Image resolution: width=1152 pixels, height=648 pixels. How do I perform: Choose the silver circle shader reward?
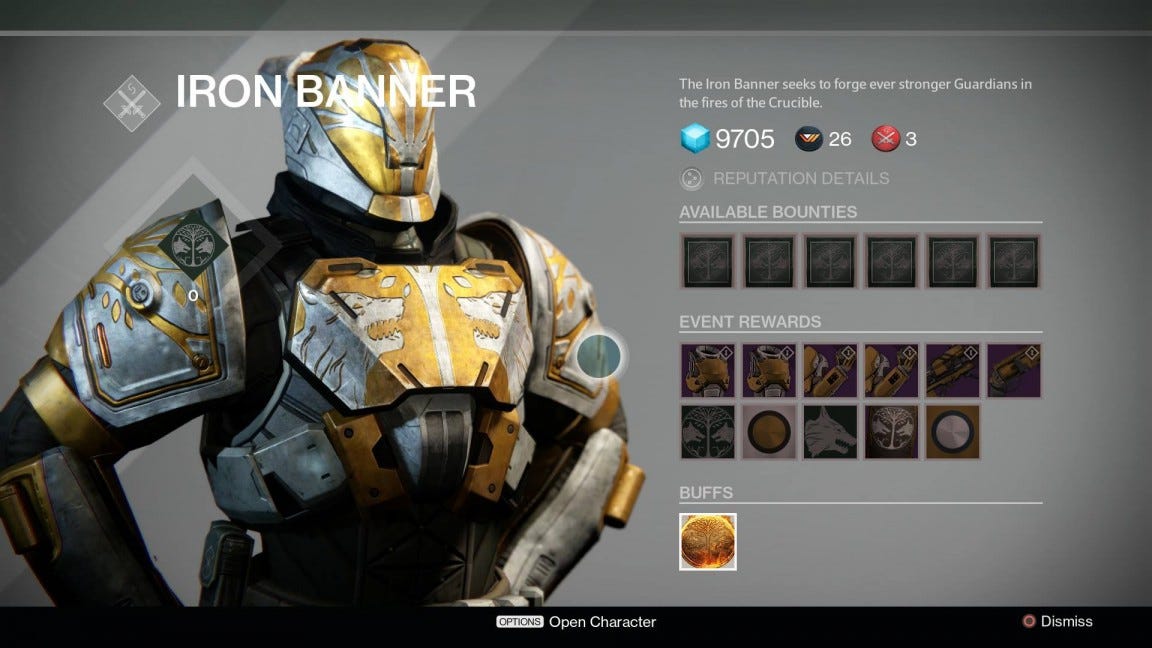(952, 432)
